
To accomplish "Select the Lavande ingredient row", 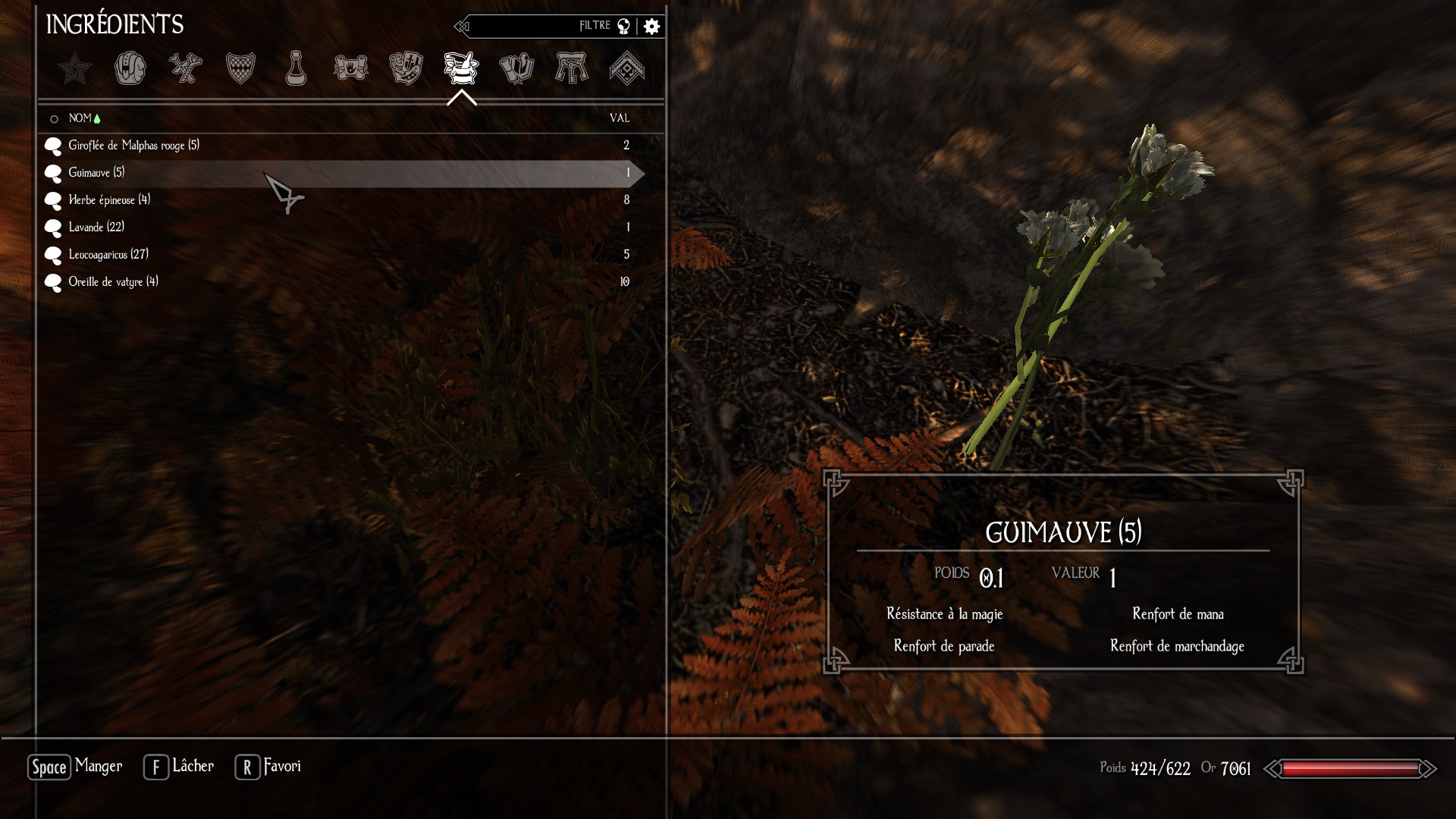I will (x=96, y=227).
